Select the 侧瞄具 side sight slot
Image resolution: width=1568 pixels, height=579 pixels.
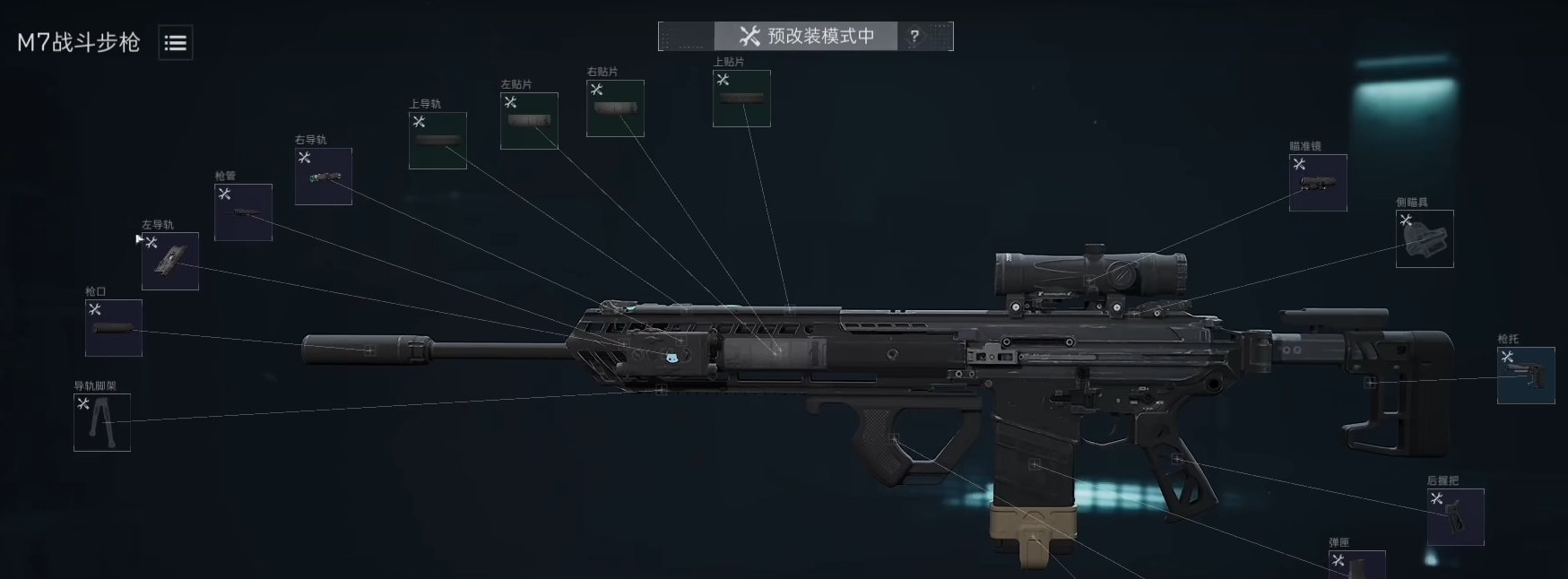click(x=1425, y=239)
